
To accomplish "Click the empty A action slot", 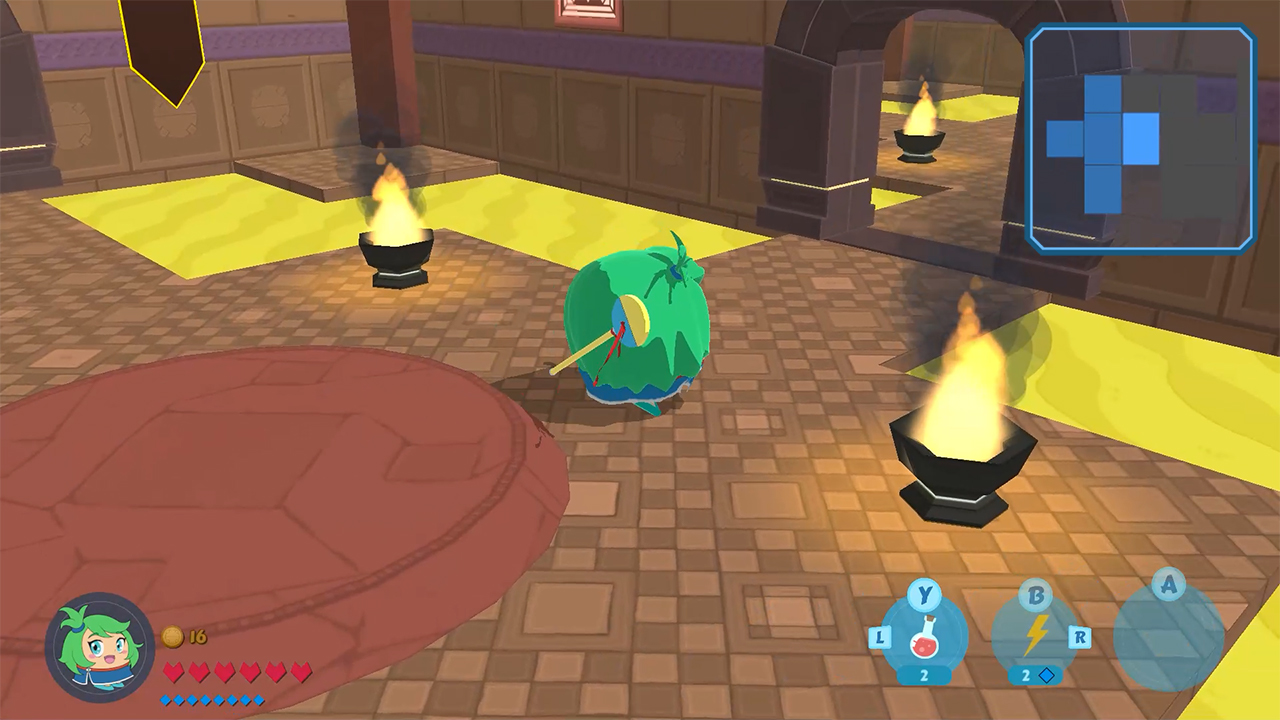I will click(x=1168, y=638).
